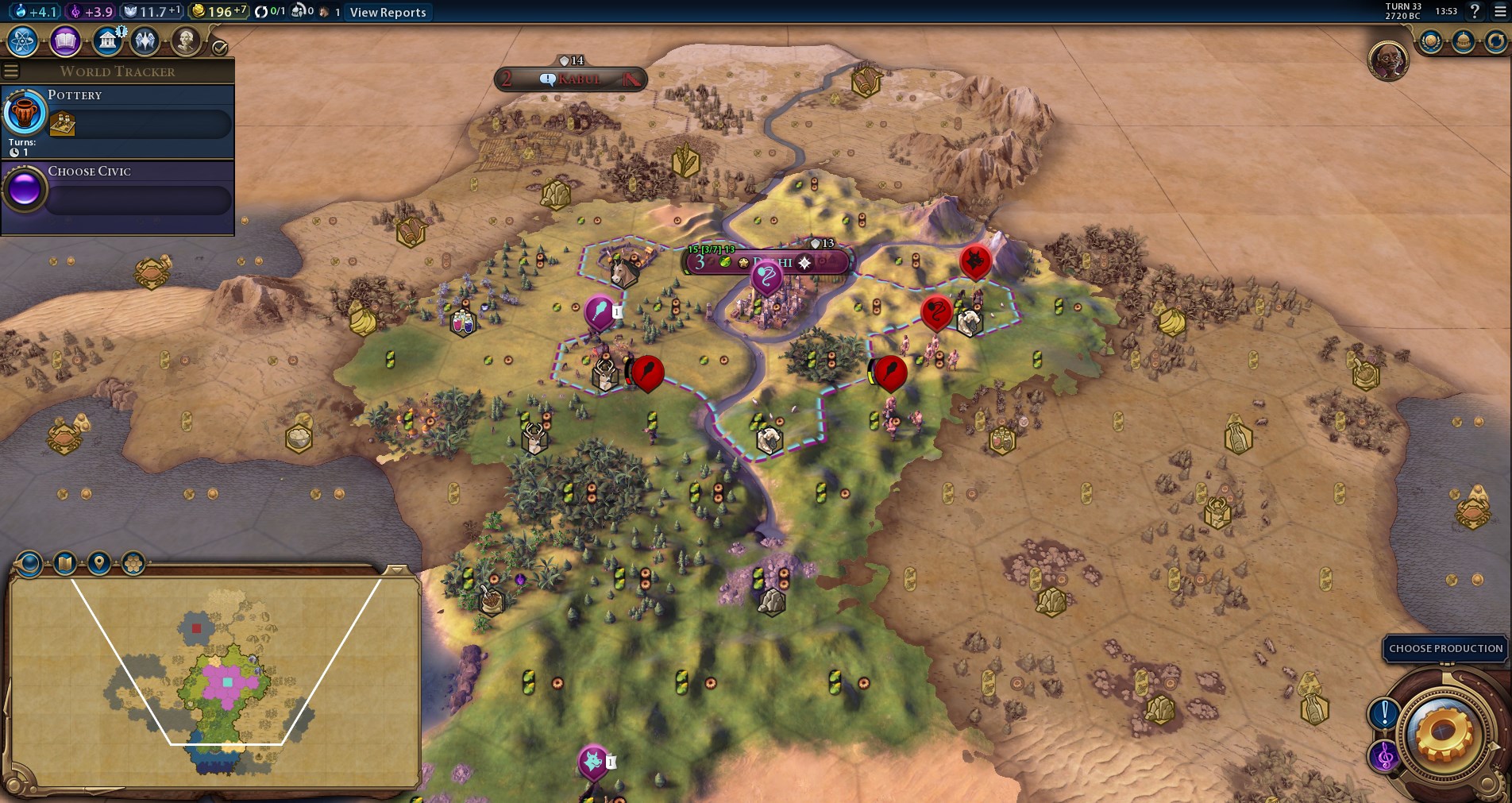The height and width of the screenshot is (803, 1512).
Task: Open the City-States dome icon
Action: (1464, 41)
